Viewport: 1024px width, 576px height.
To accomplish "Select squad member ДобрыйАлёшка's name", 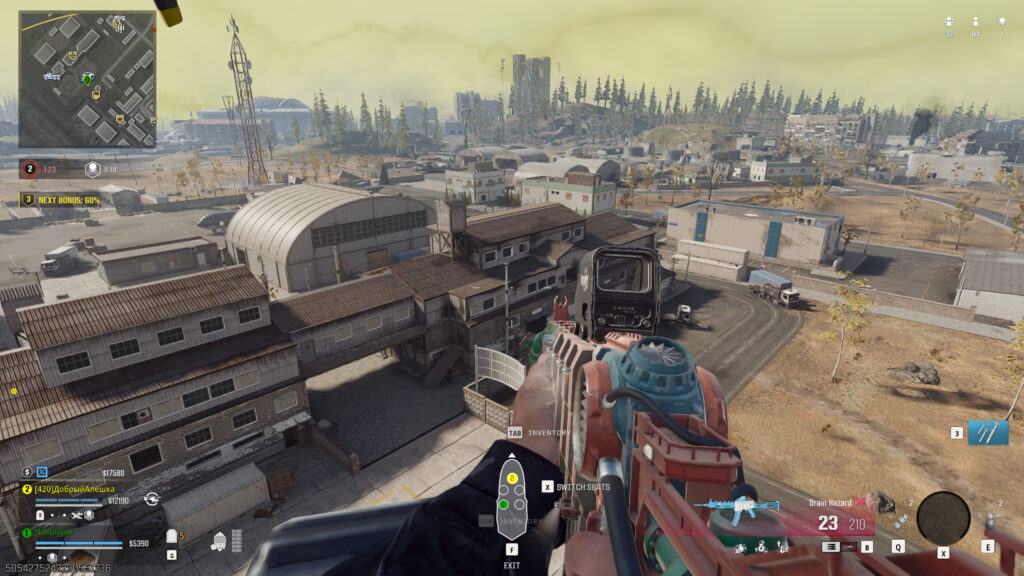I will click(x=73, y=488).
